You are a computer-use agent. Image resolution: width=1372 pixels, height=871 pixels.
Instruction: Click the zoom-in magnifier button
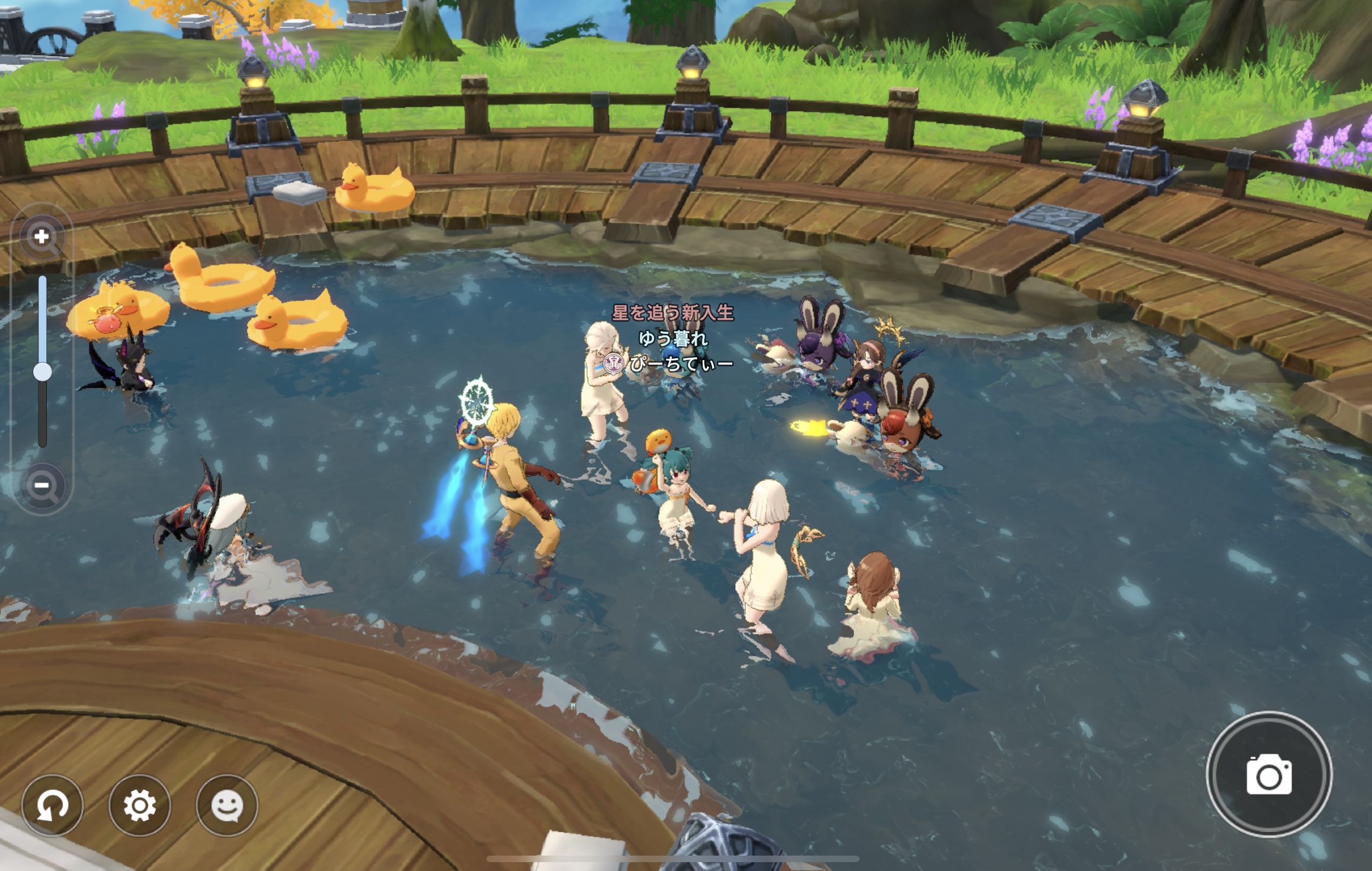(x=42, y=237)
